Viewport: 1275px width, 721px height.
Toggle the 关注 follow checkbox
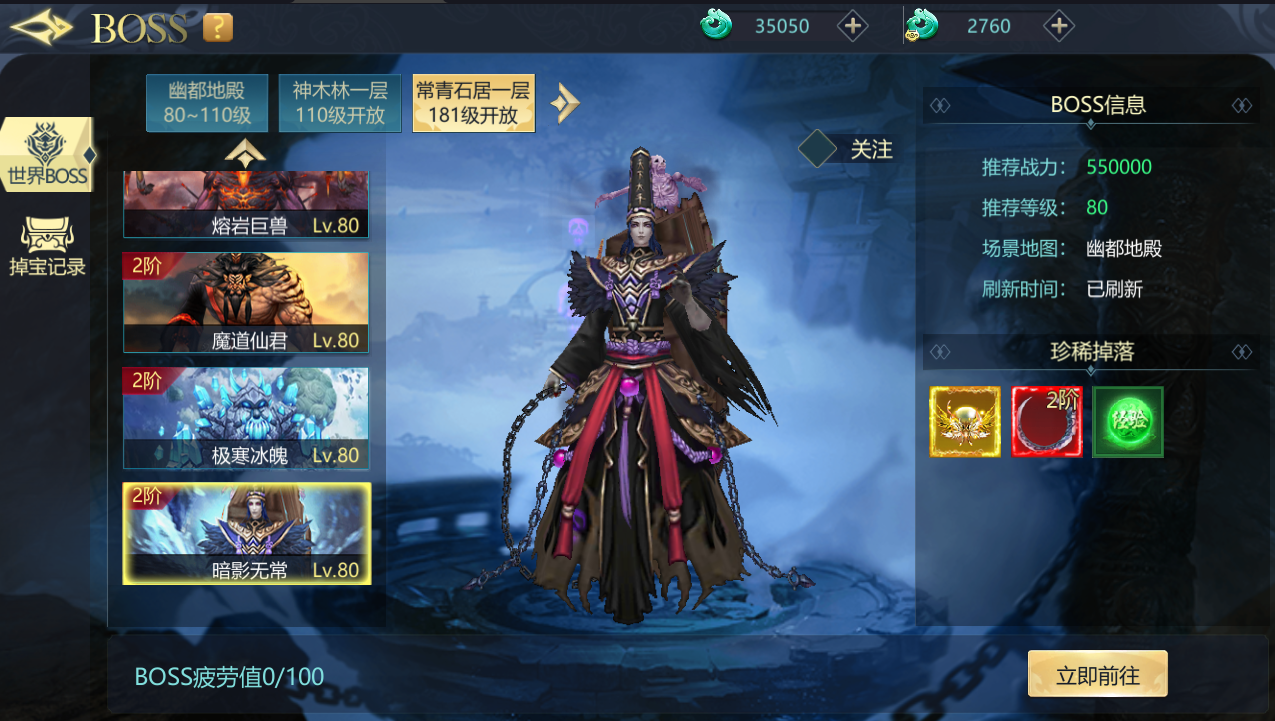click(818, 149)
